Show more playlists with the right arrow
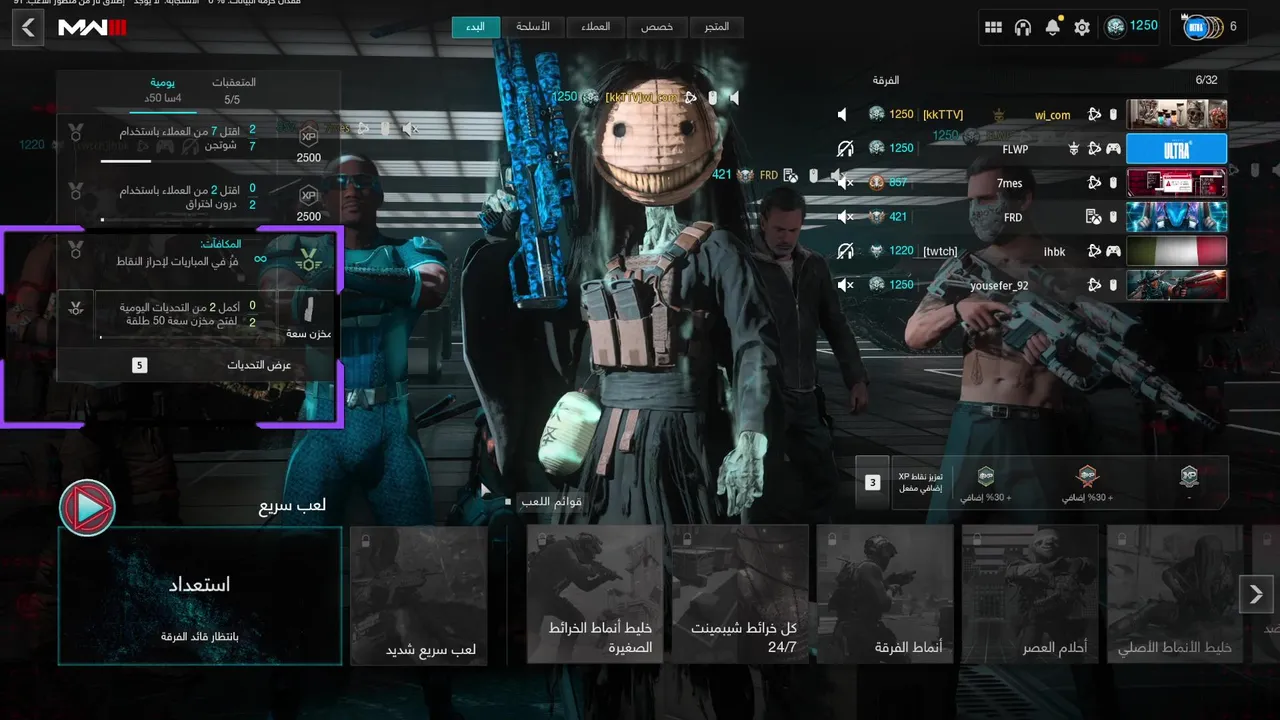 click(x=1256, y=595)
